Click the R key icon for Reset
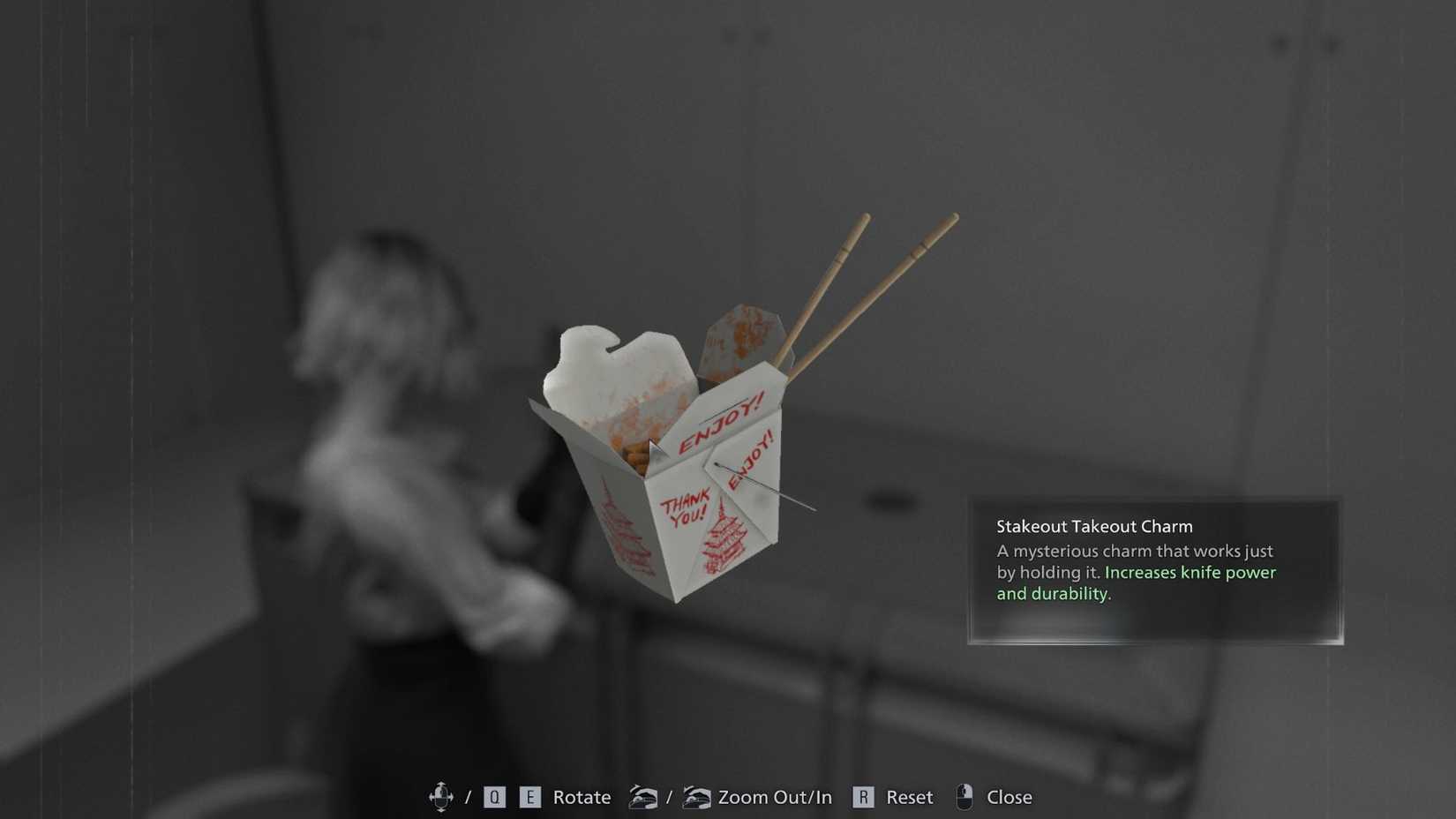 pos(862,795)
